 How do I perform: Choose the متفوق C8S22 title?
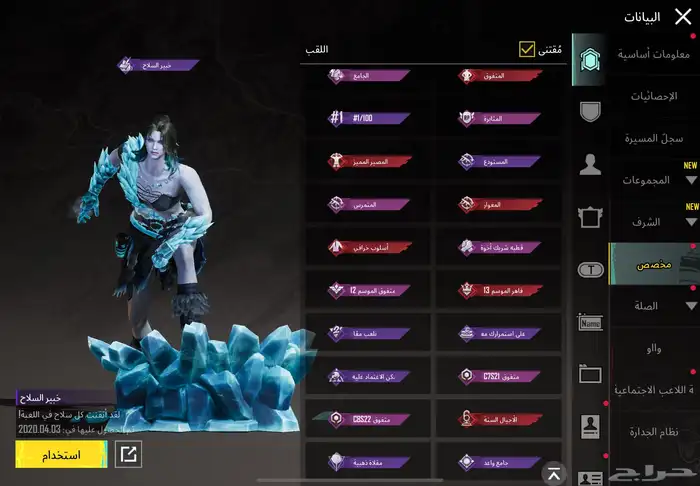368,419
